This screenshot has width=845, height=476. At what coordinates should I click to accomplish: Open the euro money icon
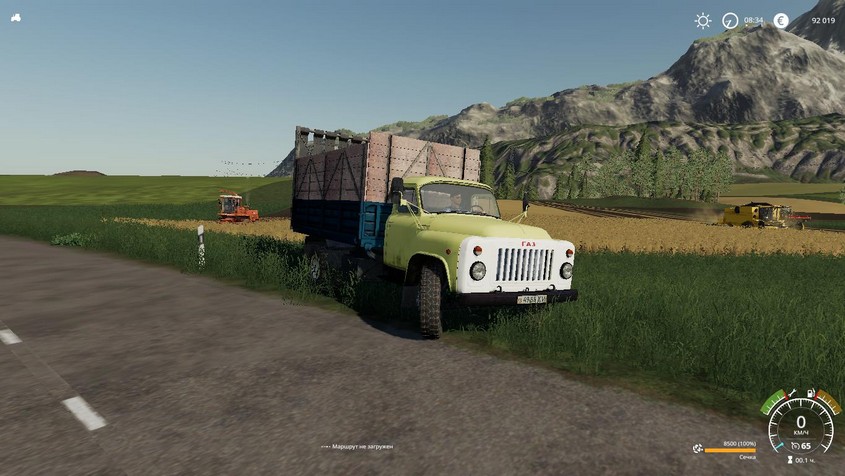781,20
